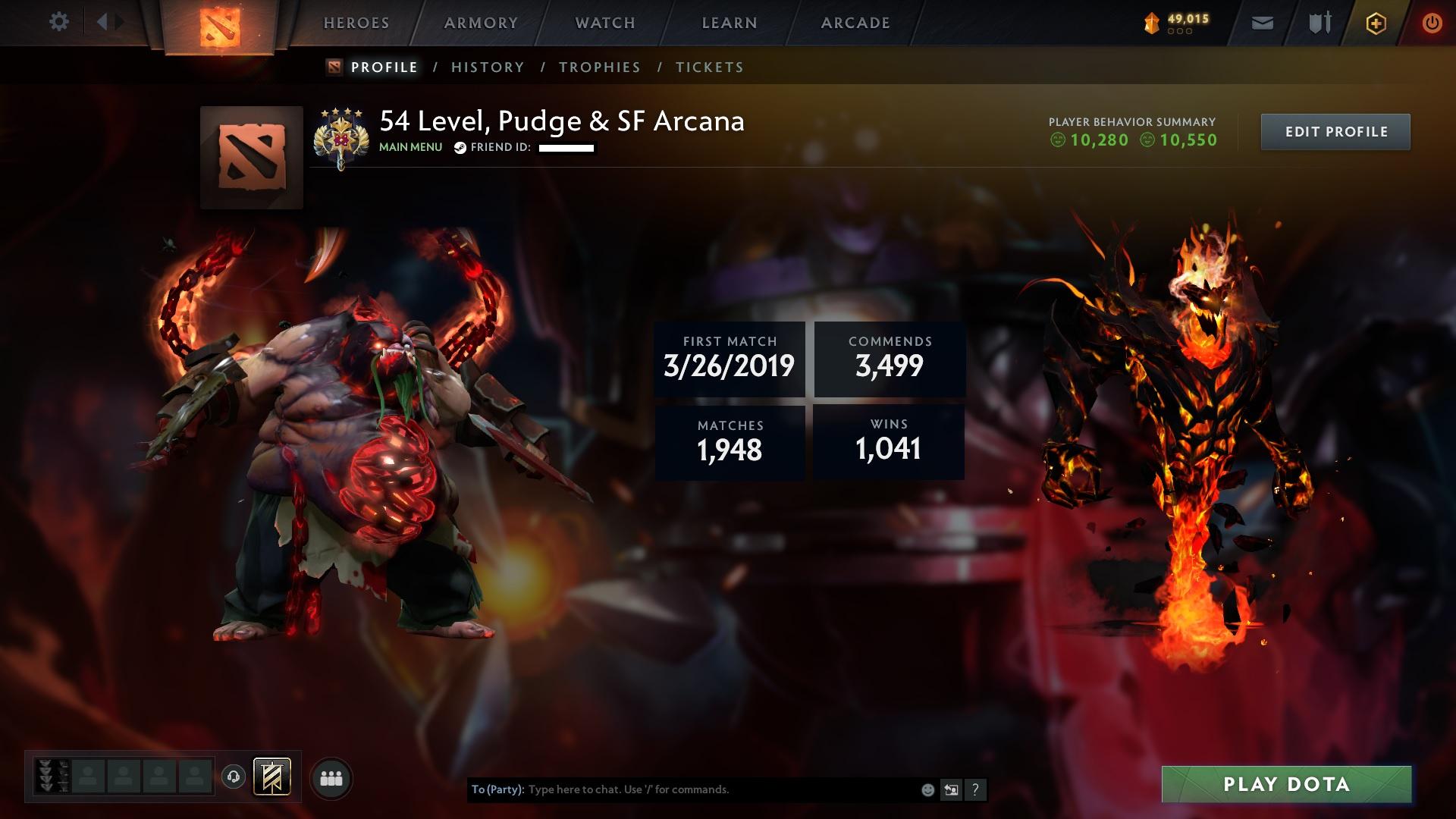
Task: Open Dota Plus hexagon icon
Action: (1376, 23)
